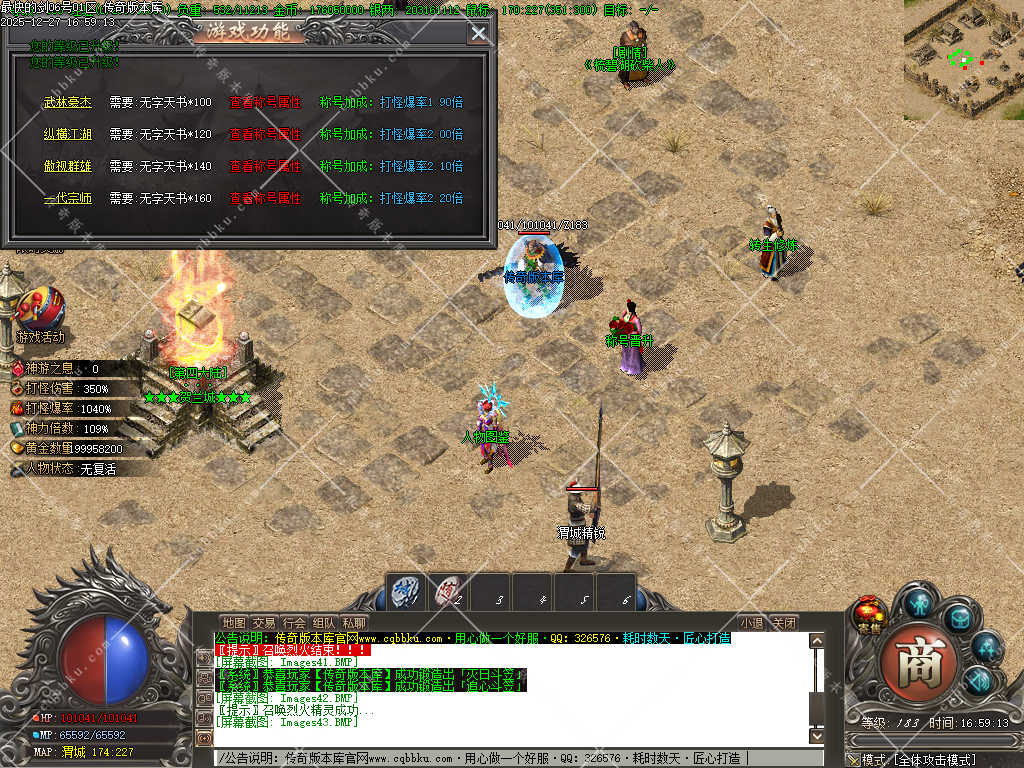Select the 一代宗师 title link
The image size is (1024, 768).
click(x=67, y=198)
